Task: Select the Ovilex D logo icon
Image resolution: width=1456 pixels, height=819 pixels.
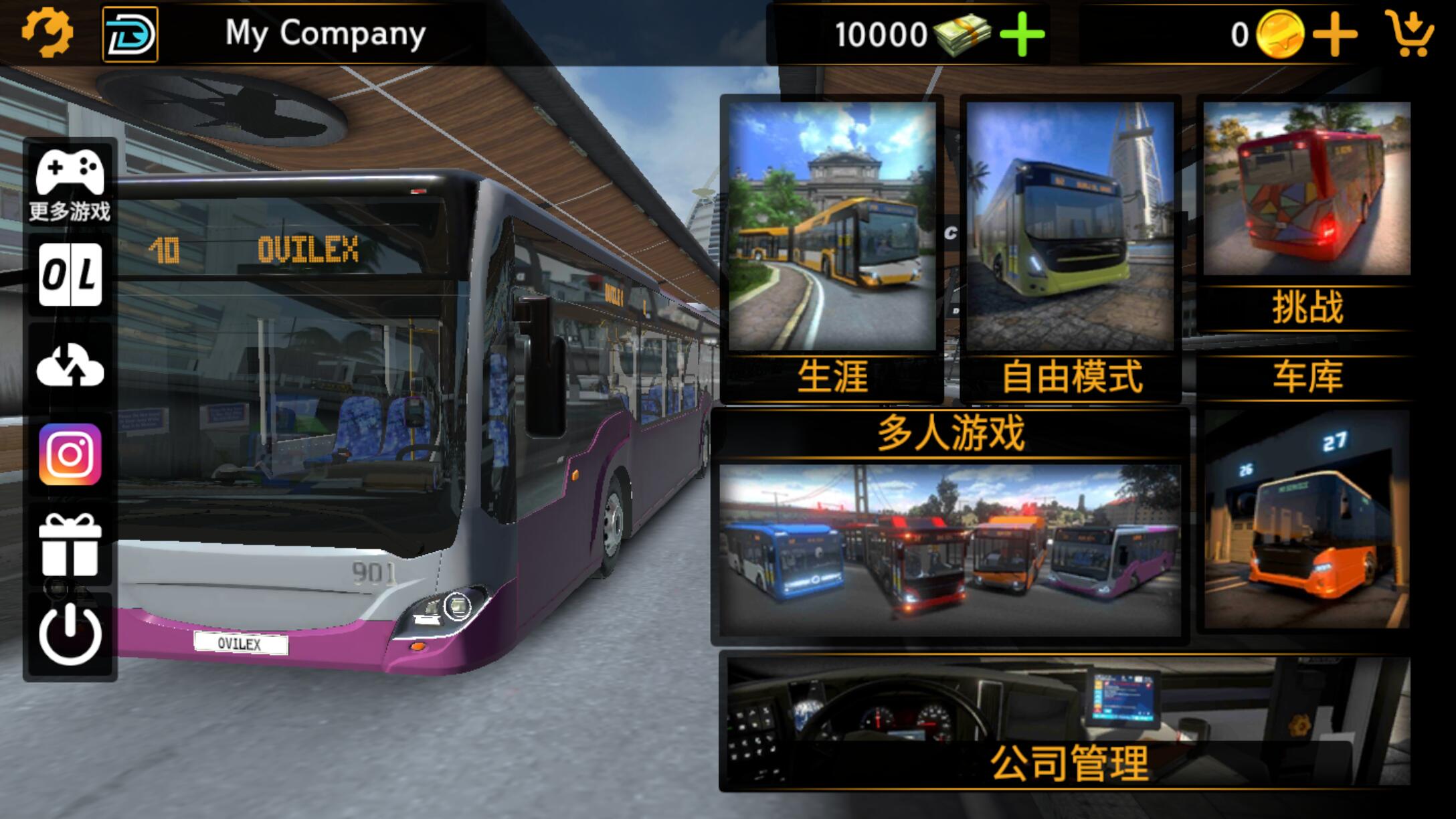Action: click(x=129, y=32)
